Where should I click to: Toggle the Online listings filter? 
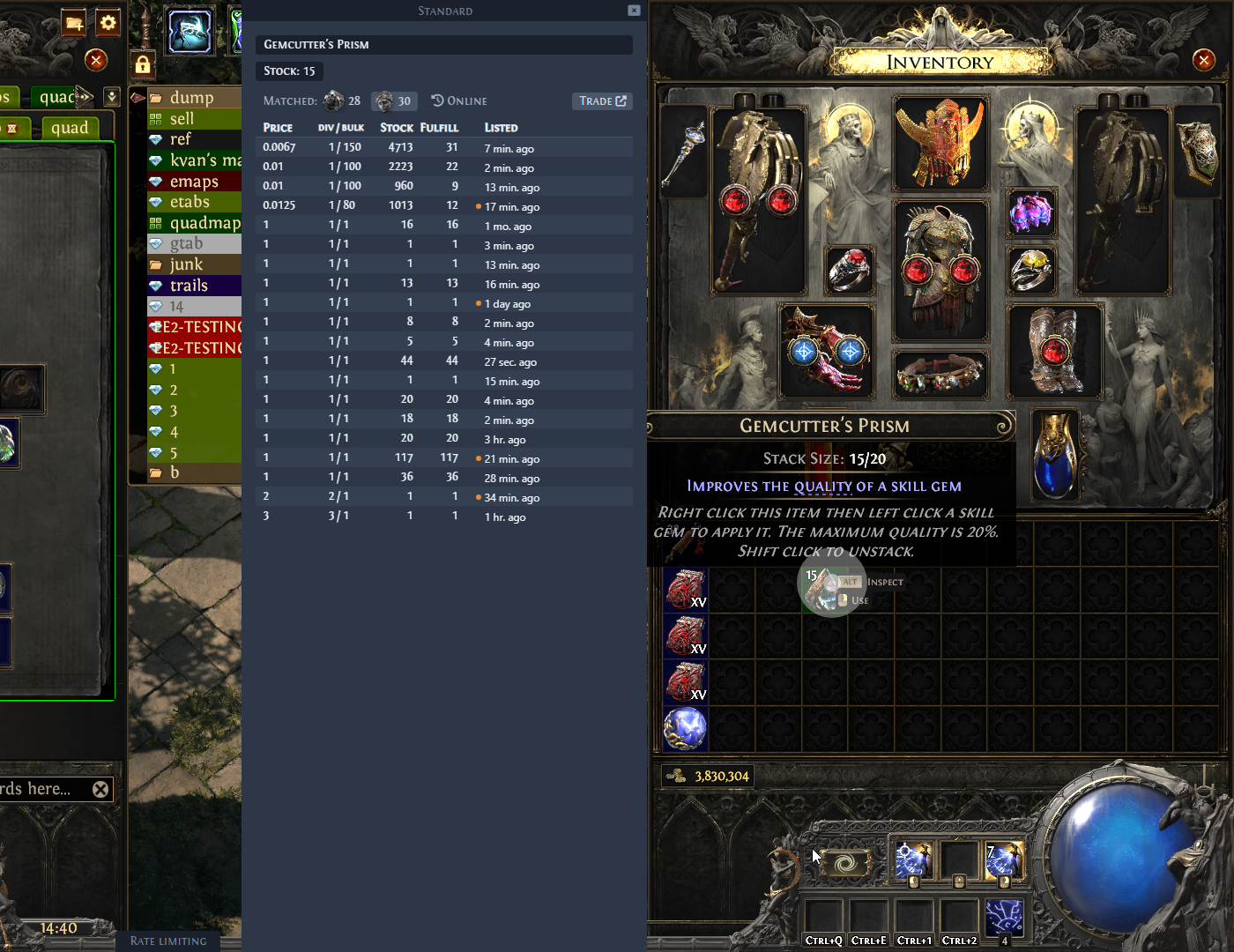458,100
